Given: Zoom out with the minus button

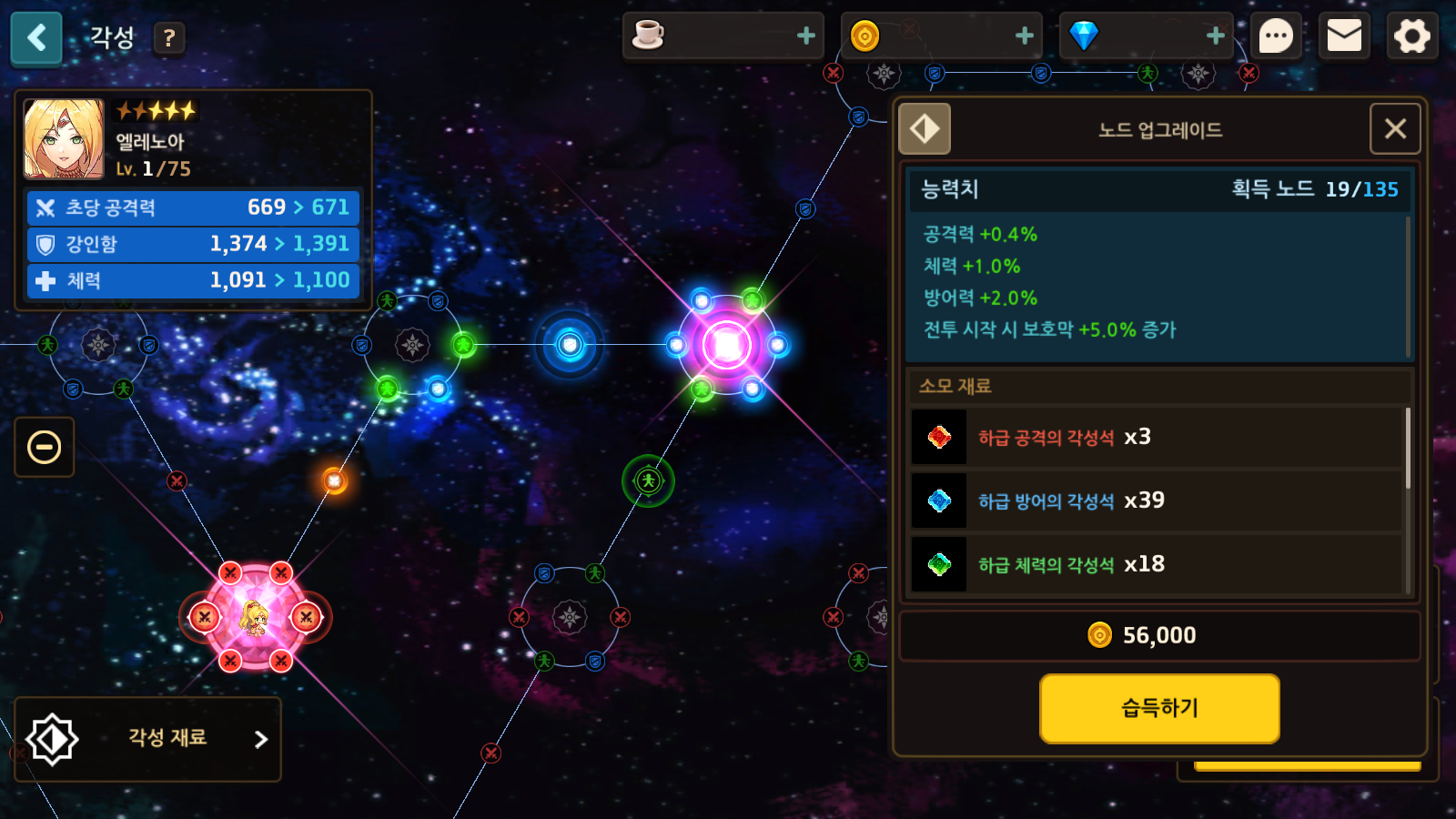Looking at the screenshot, I should 45,447.
